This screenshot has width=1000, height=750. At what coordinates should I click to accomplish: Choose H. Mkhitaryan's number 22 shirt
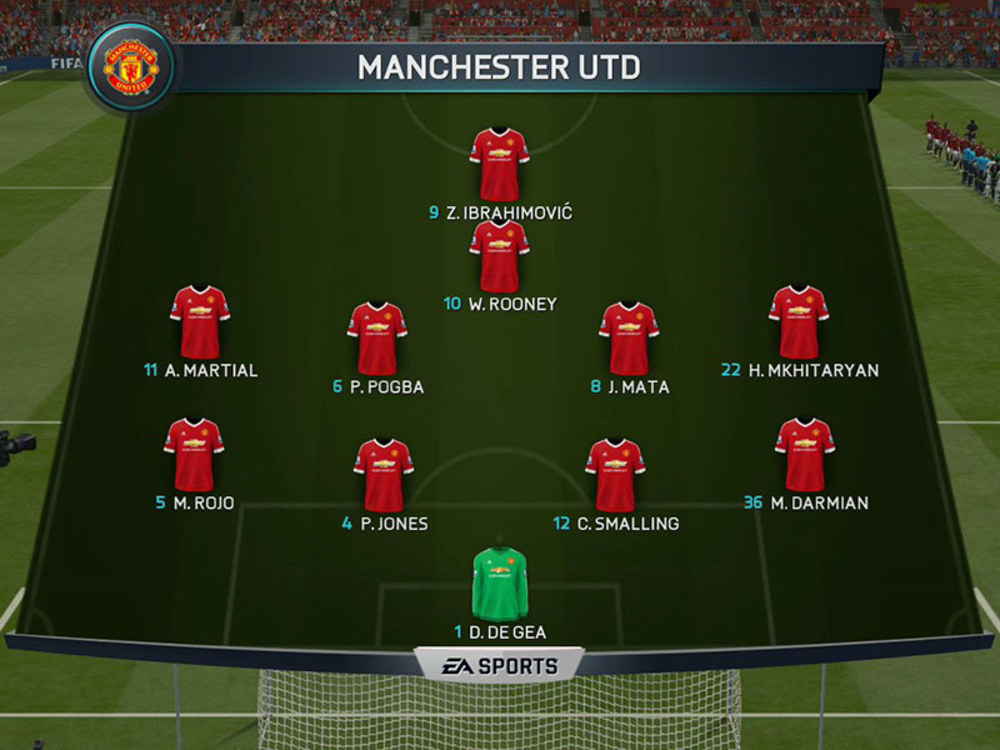click(x=798, y=322)
